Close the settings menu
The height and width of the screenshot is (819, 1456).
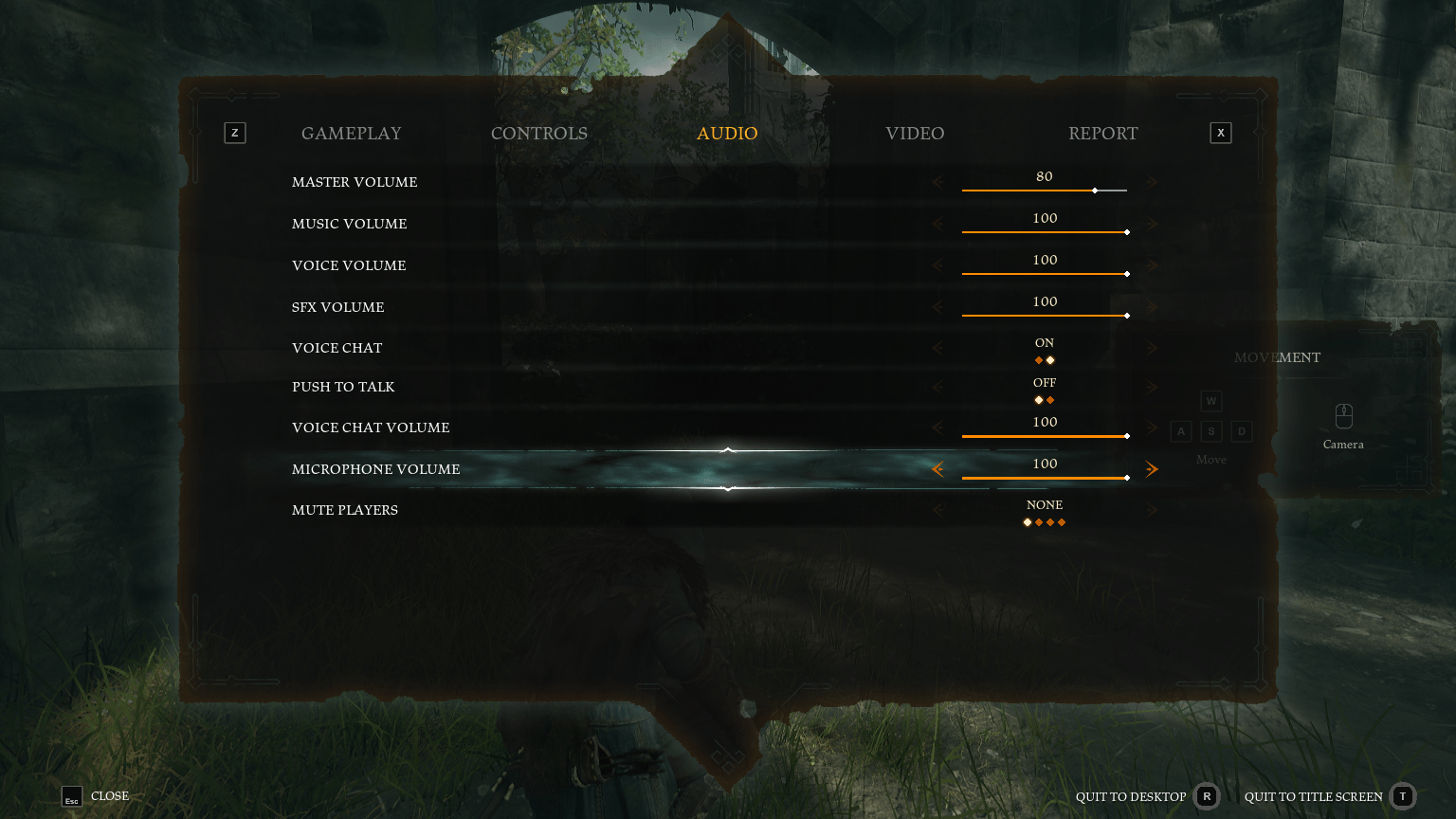tap(96, 796)
